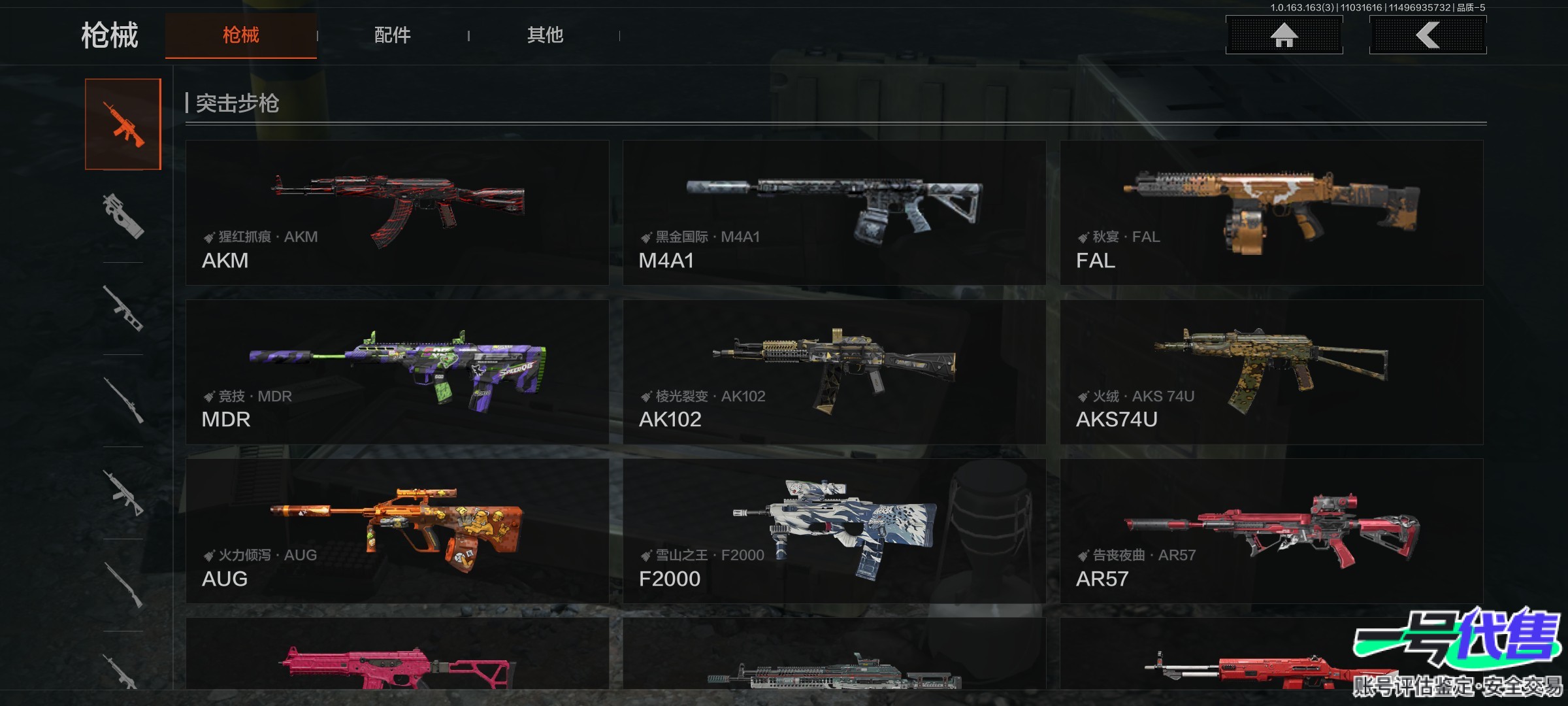Screen dimensions: 1568x706
Task: Open the 配件 tab
Action: [392, 35]
